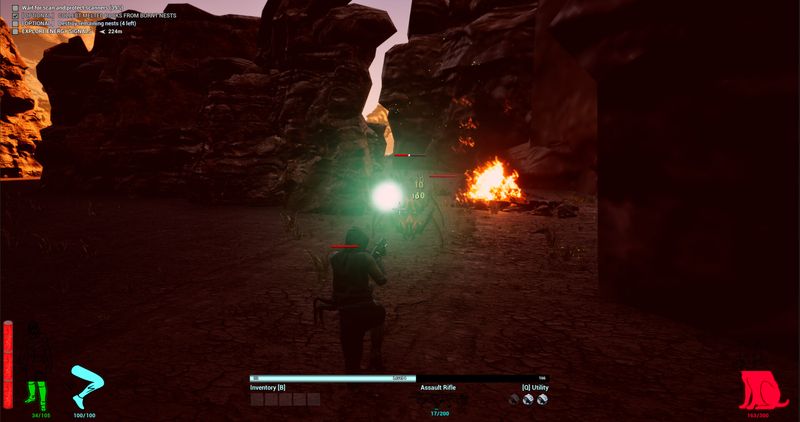Viewport: 800px width, 422px height.
Task: Select the Assault Rifle weapon icon
Action: click(x=439, y=400)
